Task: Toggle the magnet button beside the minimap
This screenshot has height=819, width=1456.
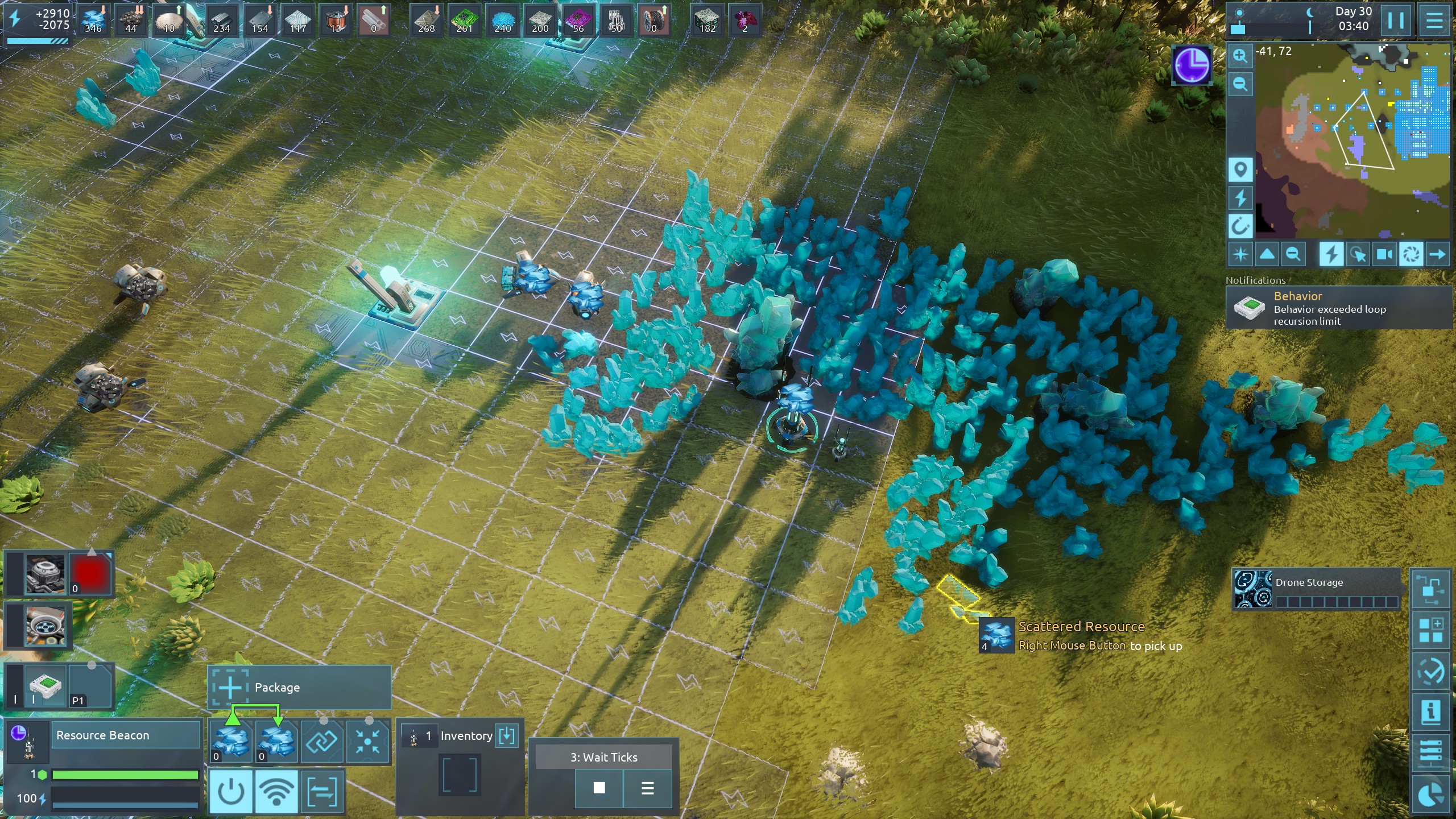Action: (1240, 226)
